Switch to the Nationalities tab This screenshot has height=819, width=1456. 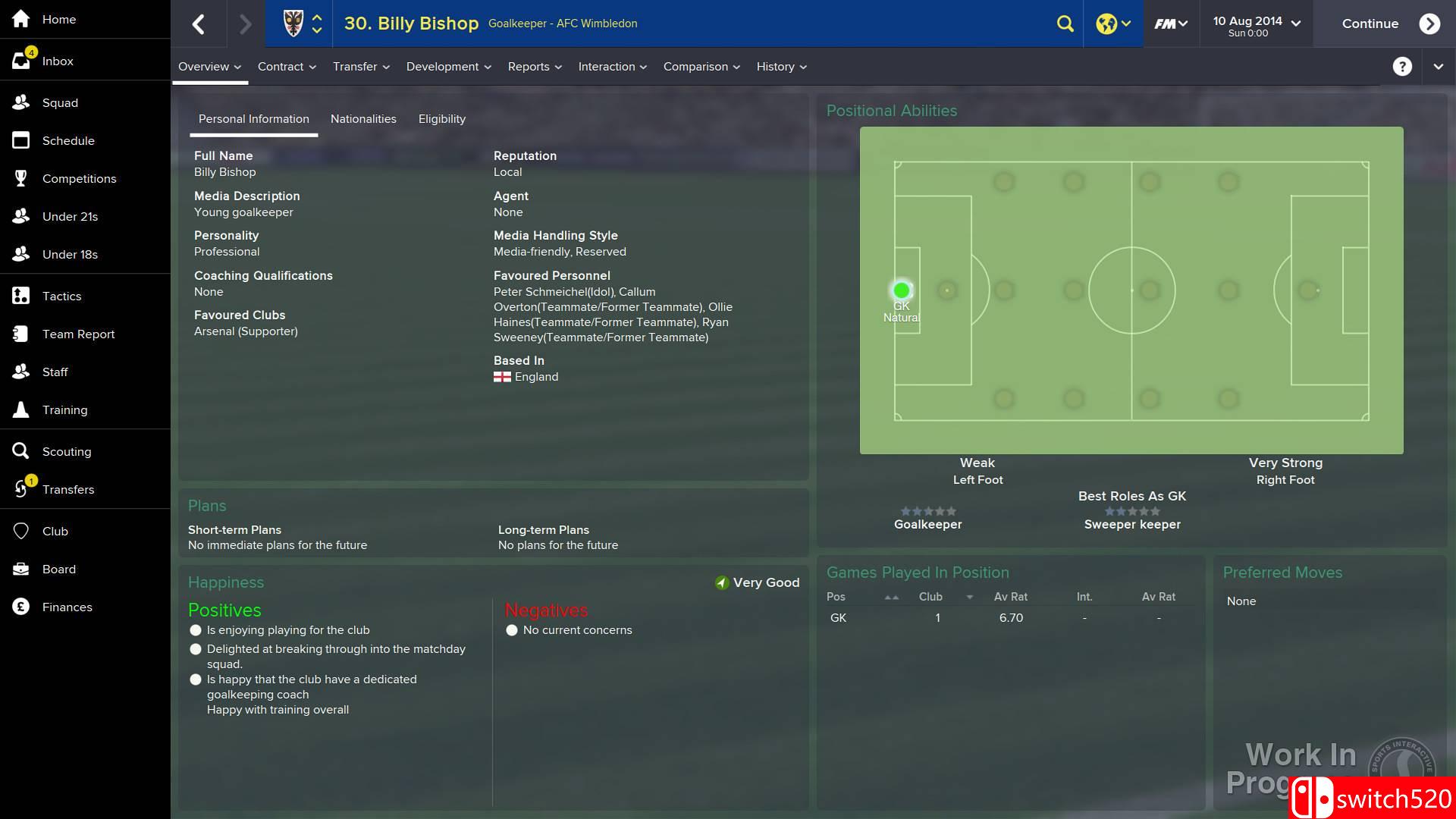point(363,118)
